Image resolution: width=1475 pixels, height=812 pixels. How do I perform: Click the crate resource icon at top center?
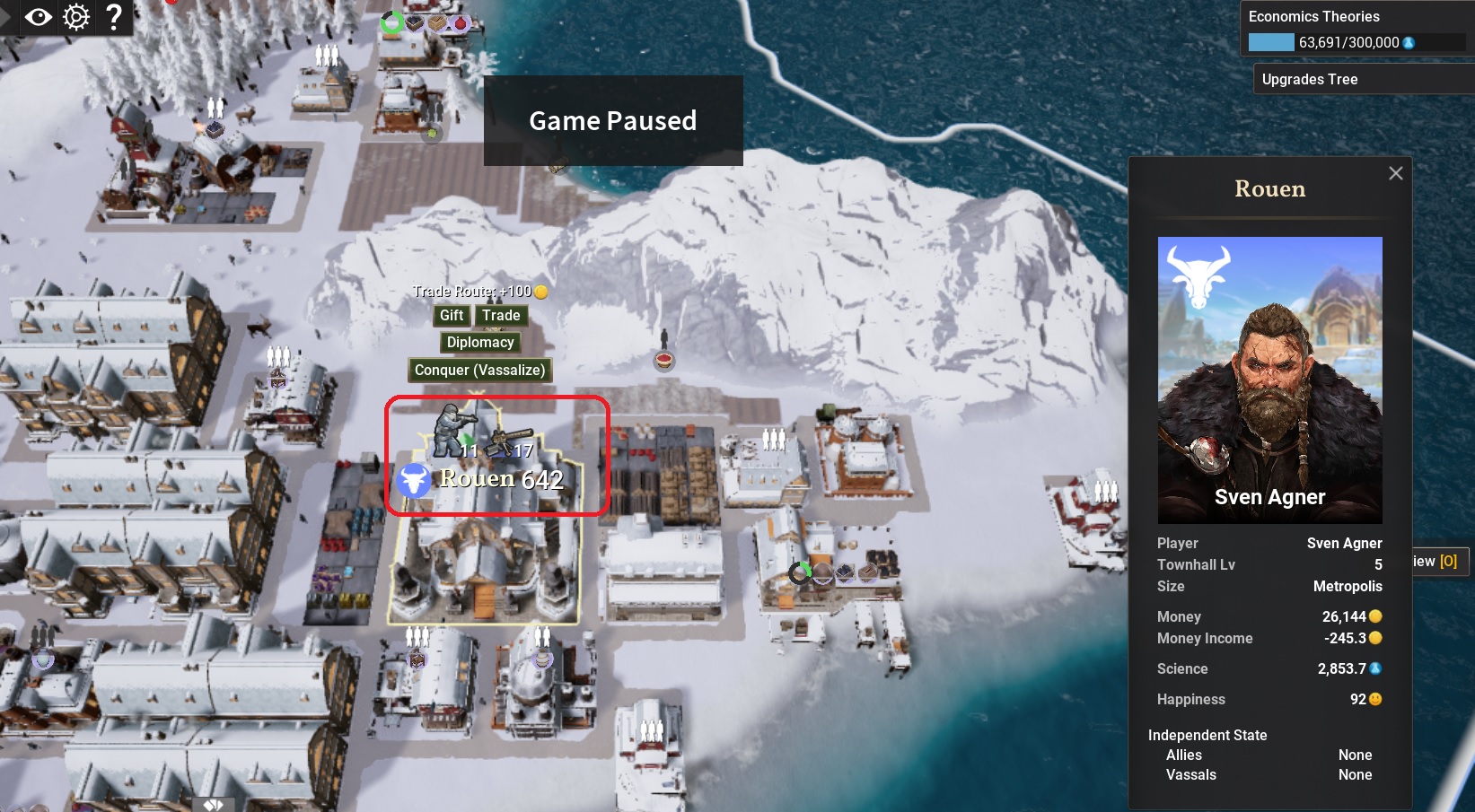[438, 22]
